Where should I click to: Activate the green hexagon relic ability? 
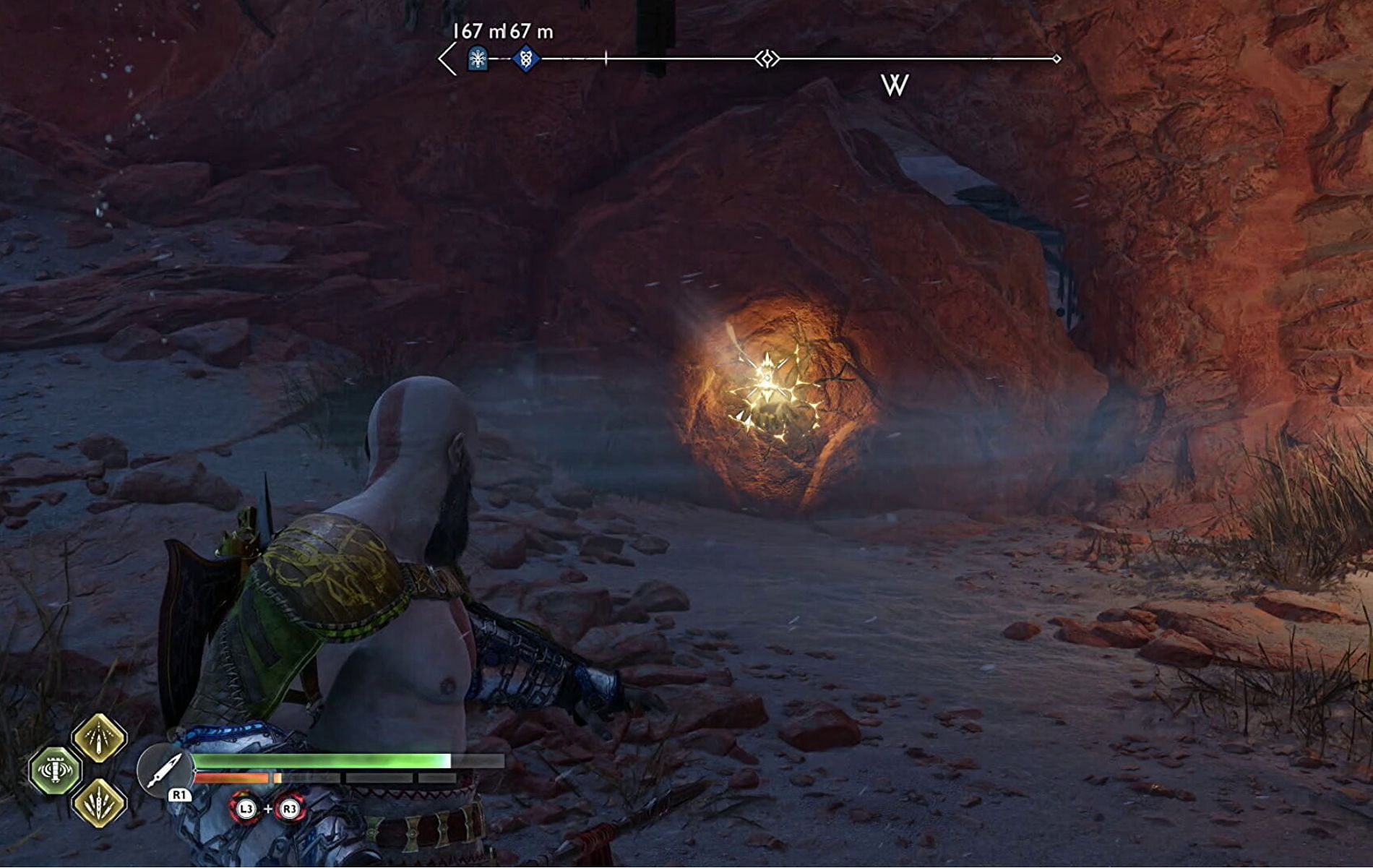[x=55, y=770]
